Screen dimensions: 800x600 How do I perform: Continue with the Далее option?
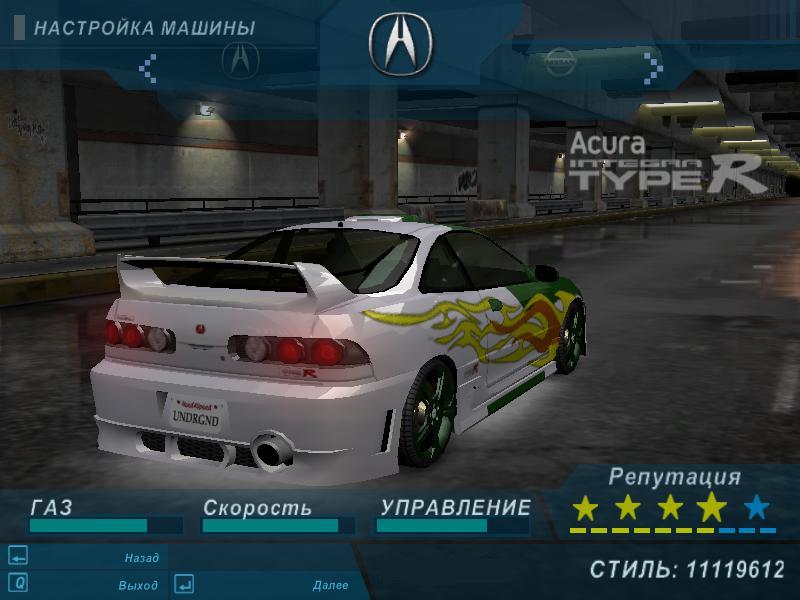pos(330,585)
